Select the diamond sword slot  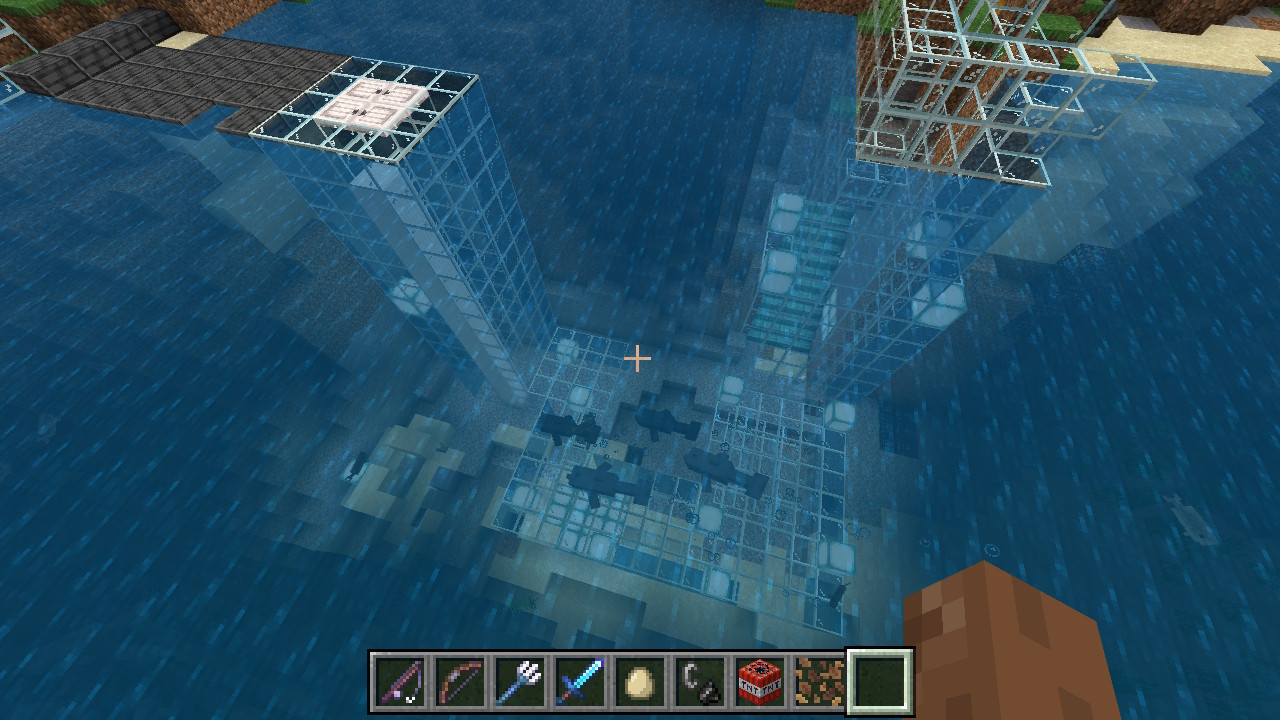tap(580, 683)
